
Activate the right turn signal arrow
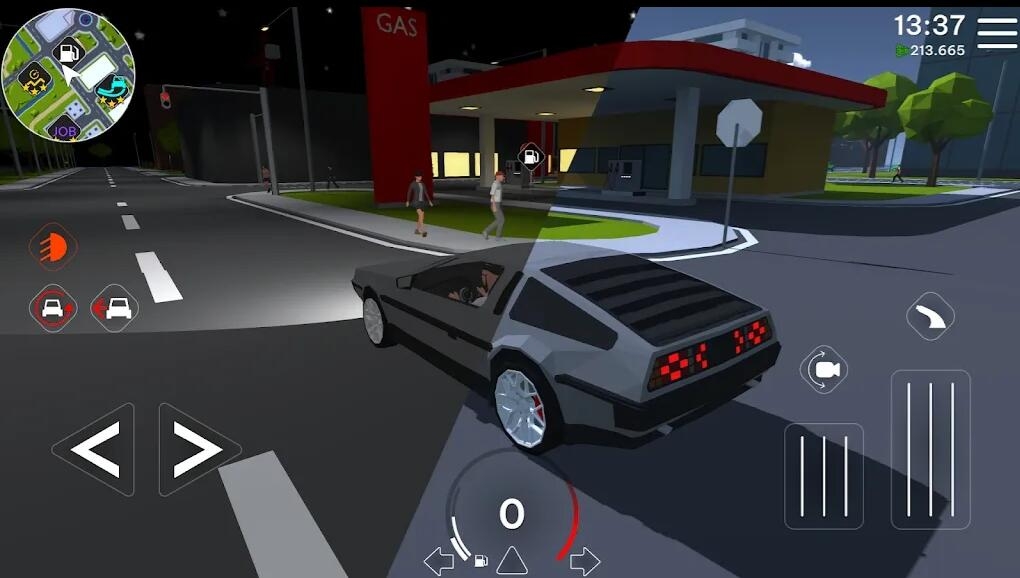584,560
